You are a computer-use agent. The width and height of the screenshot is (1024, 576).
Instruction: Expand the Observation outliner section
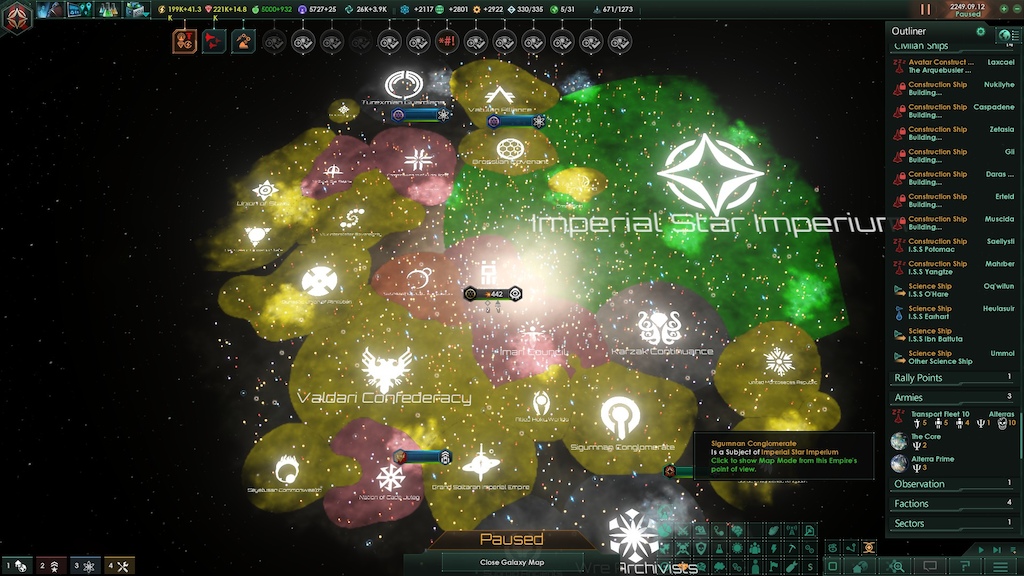(951, 484)
